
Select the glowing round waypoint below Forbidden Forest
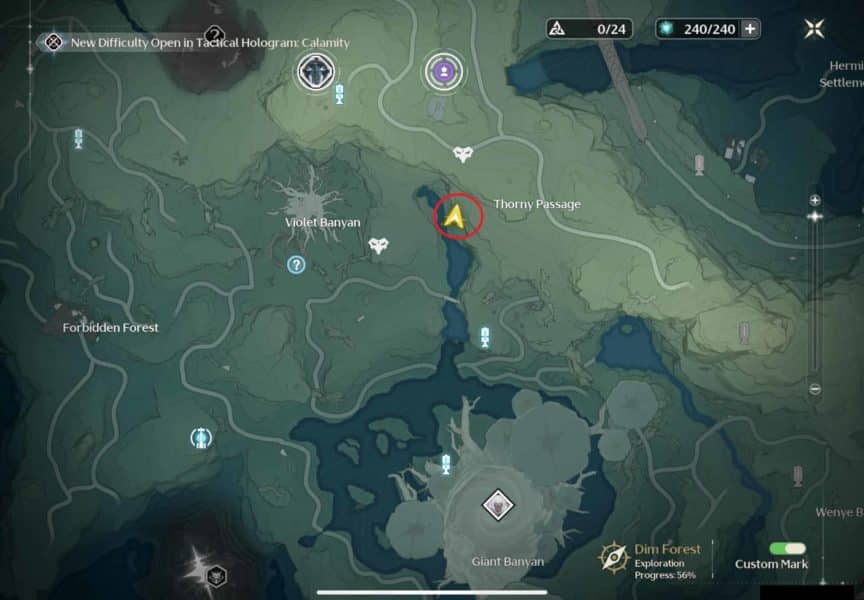point(202,437)
